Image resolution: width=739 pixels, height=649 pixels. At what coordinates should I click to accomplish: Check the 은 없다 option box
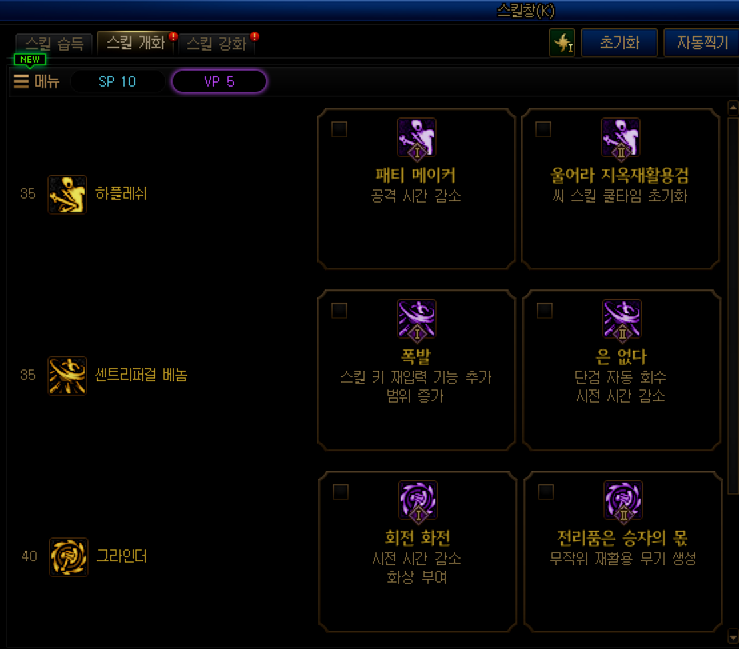pyautogui.click(x=544, y=311)
